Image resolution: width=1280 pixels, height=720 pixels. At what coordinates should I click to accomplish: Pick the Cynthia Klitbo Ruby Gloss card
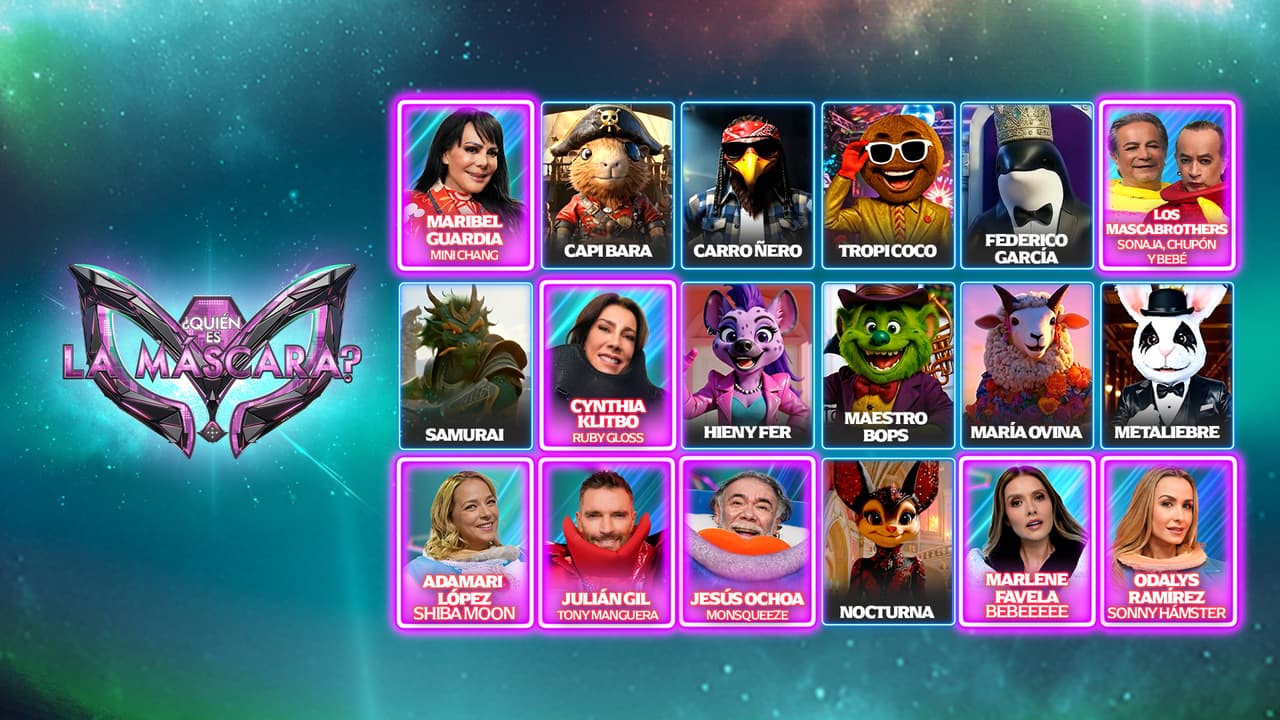tap(608, 365)
